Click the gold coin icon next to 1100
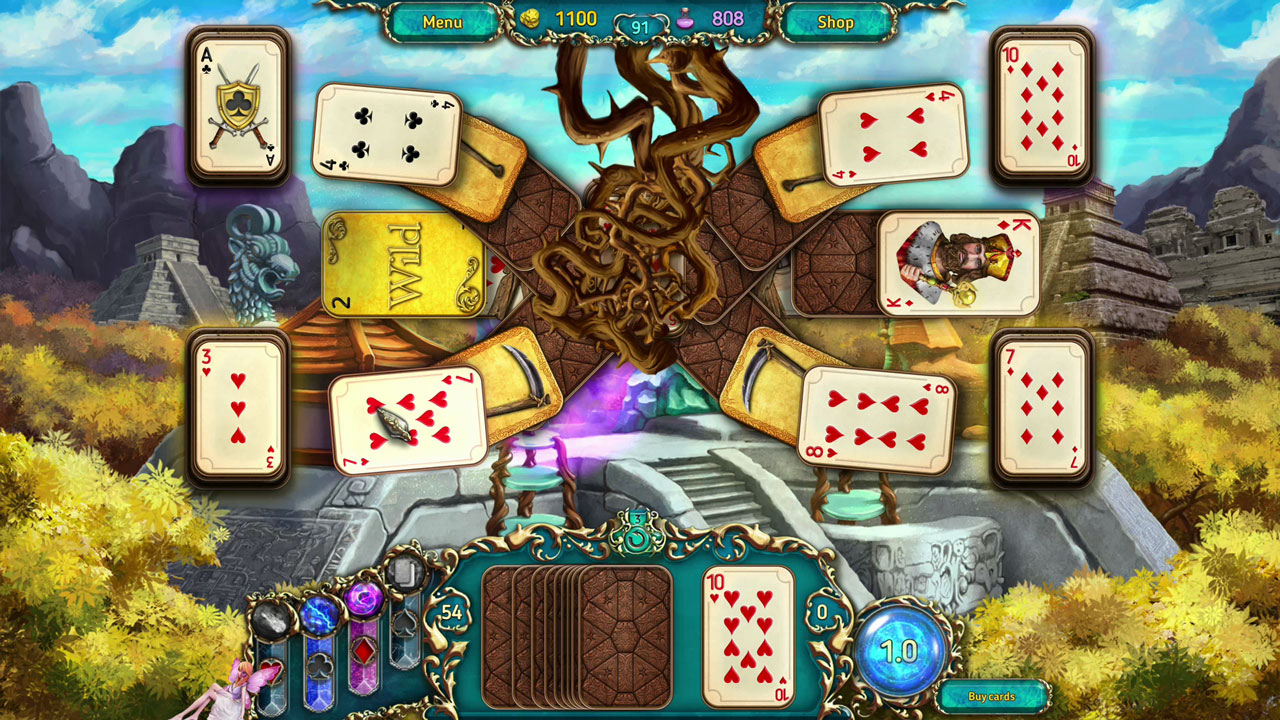Image resolution: width=1280 pixels, height=720 pixels. coord(532,17)
